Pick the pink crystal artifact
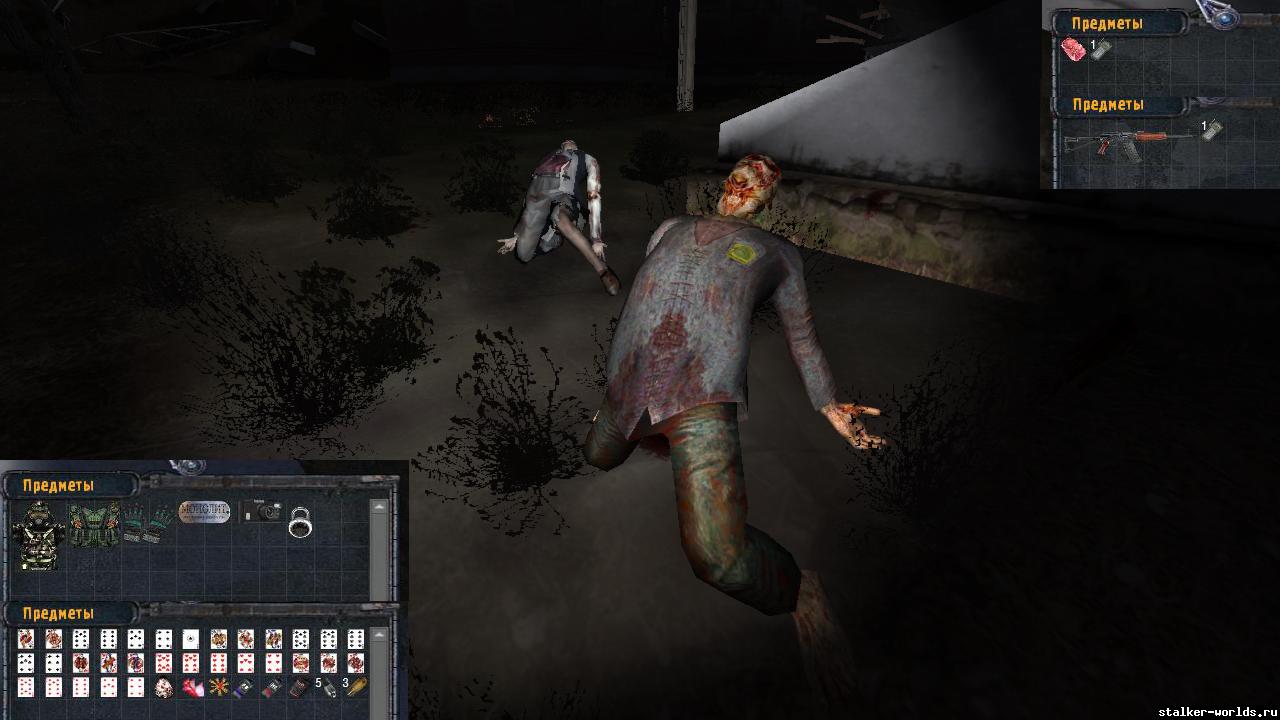 [x=191, y=688]
